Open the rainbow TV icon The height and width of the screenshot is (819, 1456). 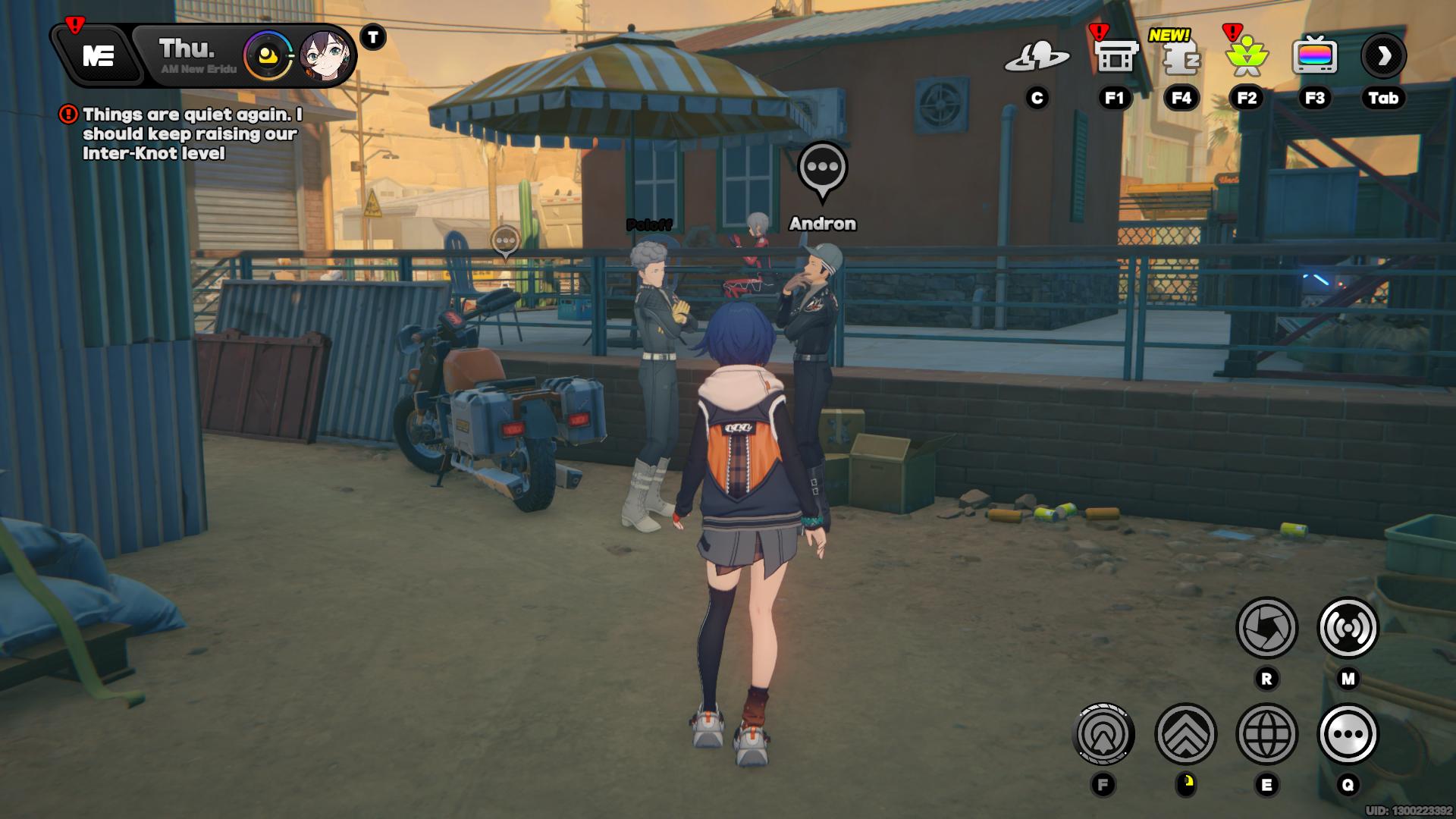pos(1314,56)
